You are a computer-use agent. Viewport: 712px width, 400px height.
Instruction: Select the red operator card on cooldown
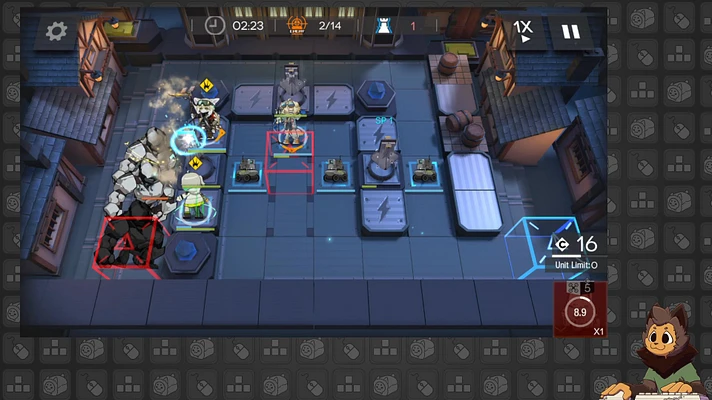579,310
